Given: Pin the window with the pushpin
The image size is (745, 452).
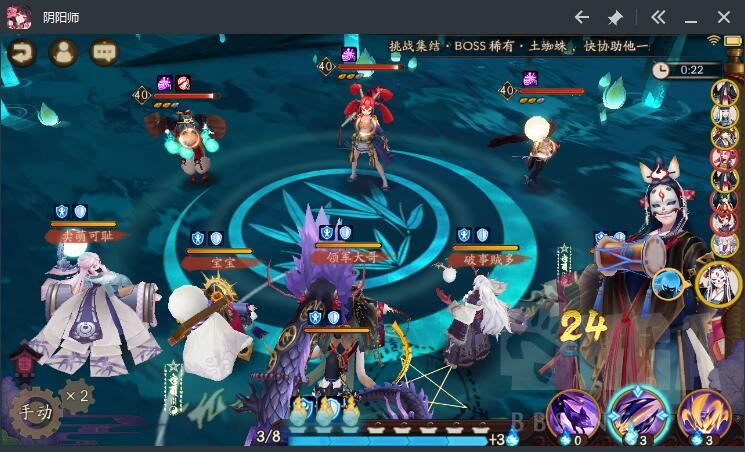Looking at the screenshot, I should [615, 17].
